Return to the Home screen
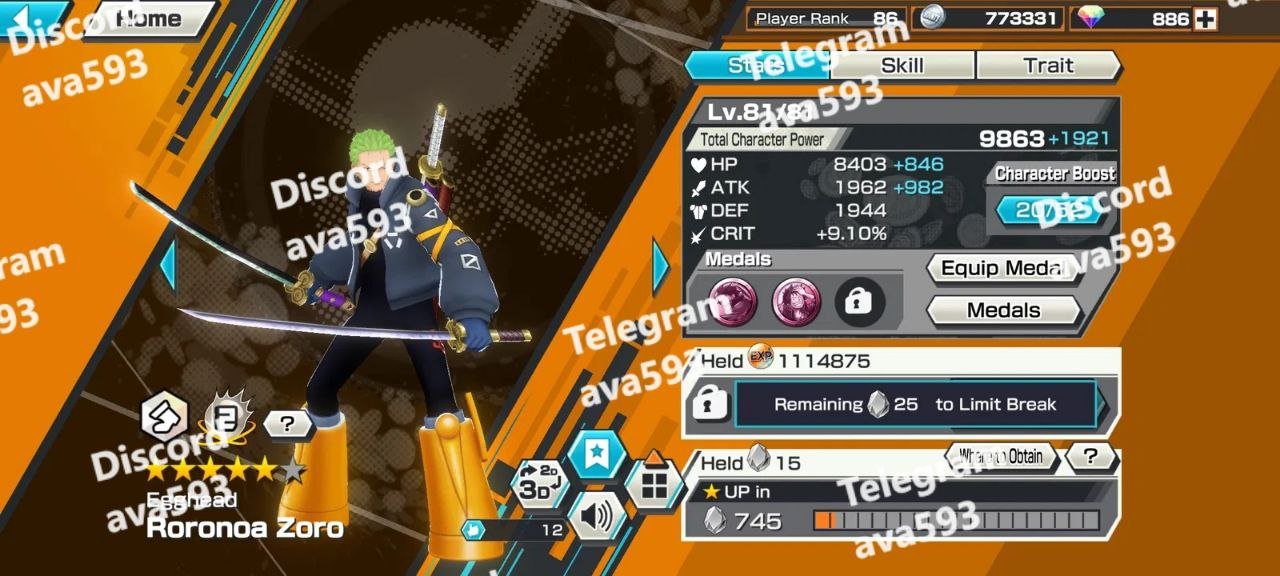This screenshot has height=576, width=1280. click(149, 19)
